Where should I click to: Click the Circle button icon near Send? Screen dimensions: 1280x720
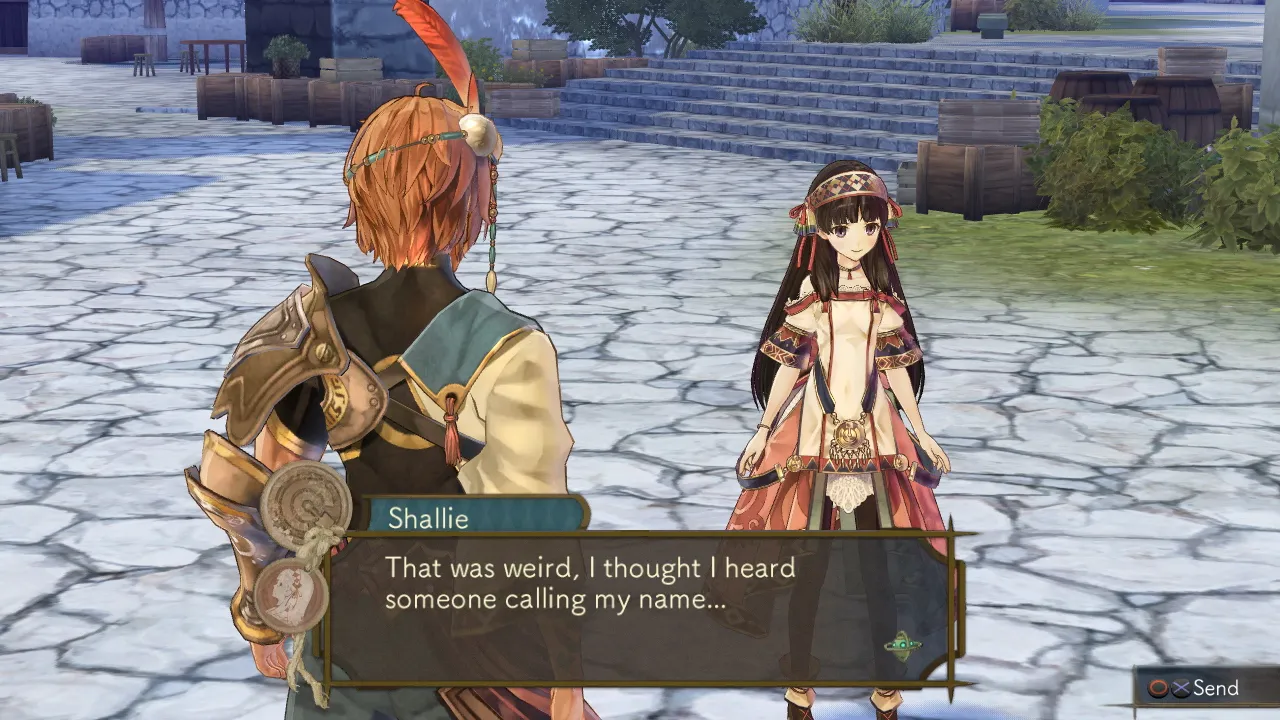(x=1158, y=687)
